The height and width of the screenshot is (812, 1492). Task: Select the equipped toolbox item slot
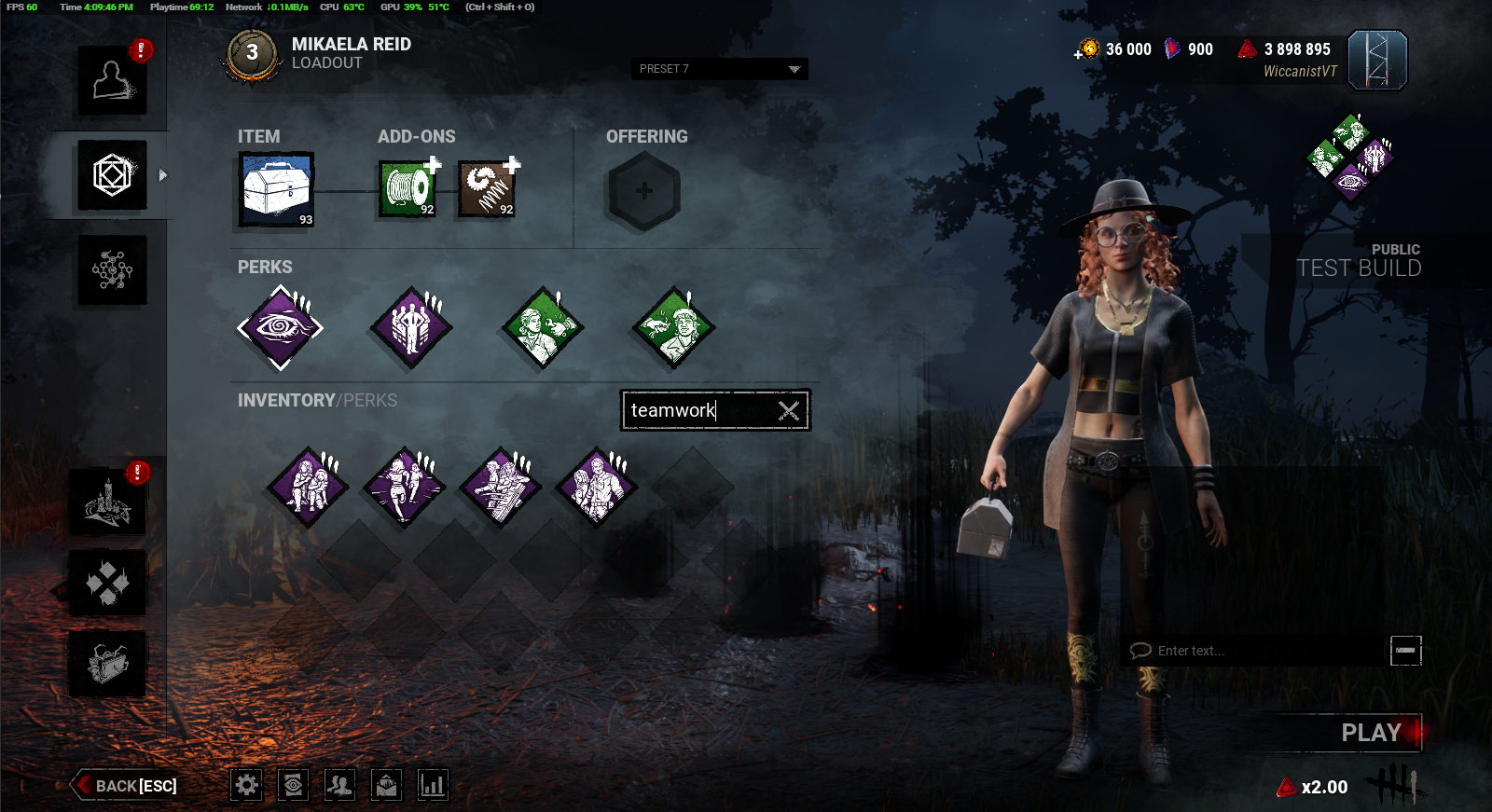coord(277,190)
